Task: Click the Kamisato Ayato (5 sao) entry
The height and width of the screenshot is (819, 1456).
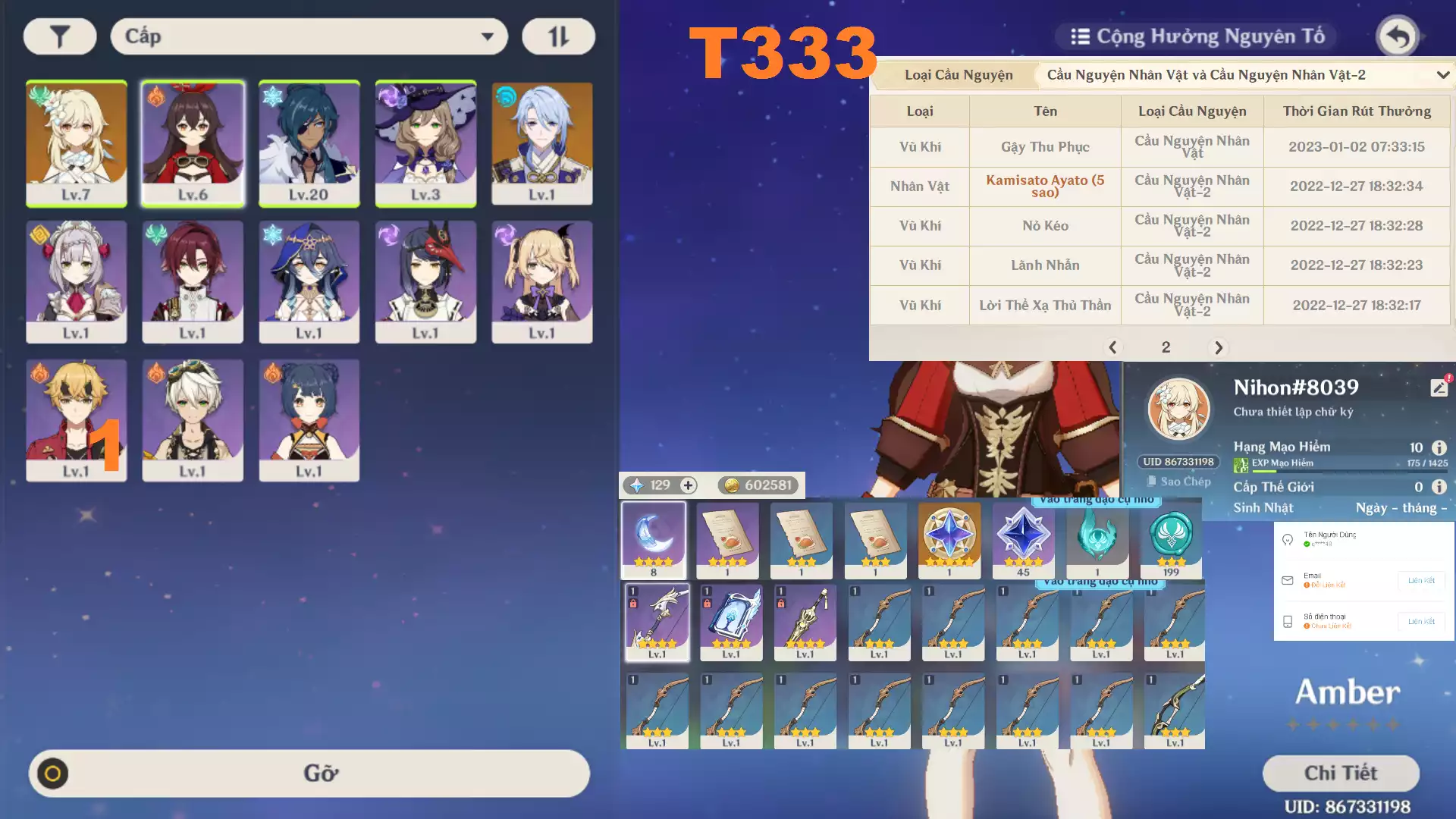Action: coord(1045,187)
